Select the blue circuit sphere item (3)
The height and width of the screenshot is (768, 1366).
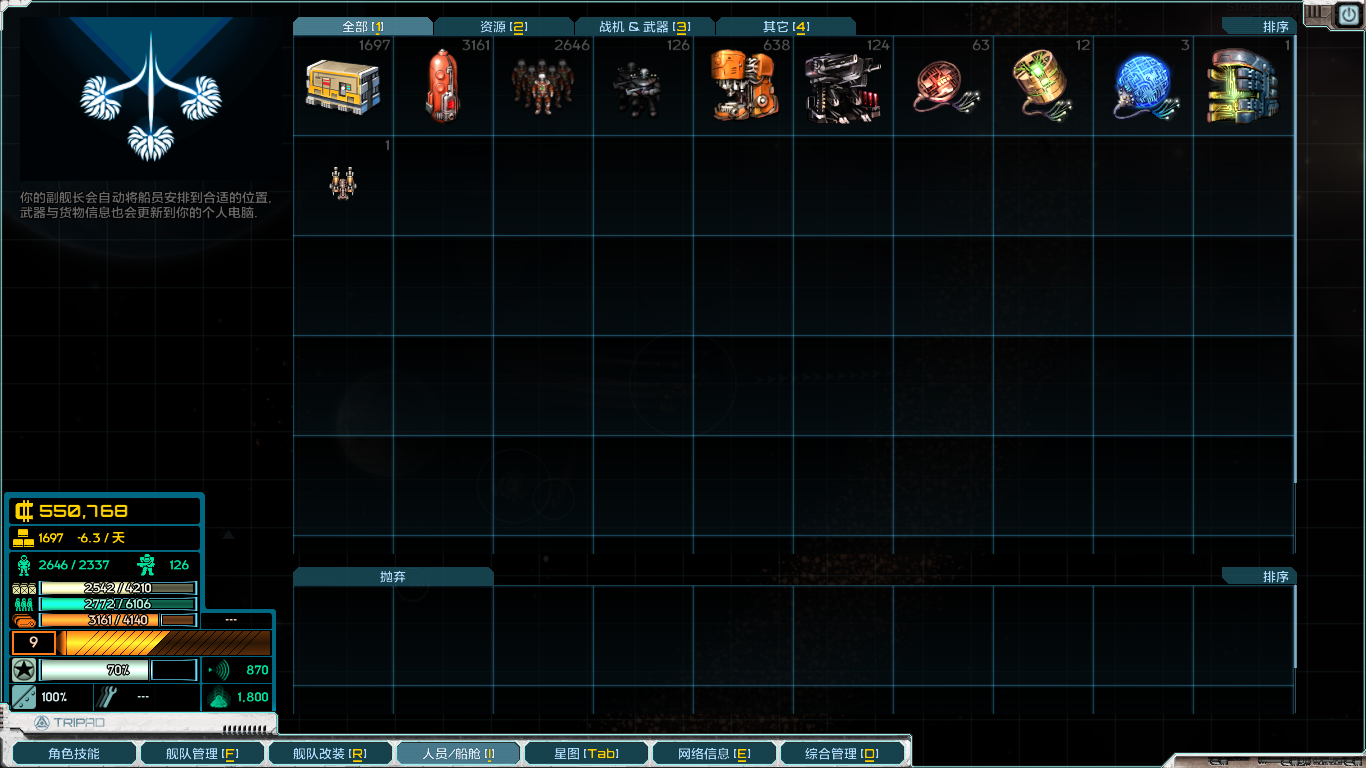coord(1141,87)
